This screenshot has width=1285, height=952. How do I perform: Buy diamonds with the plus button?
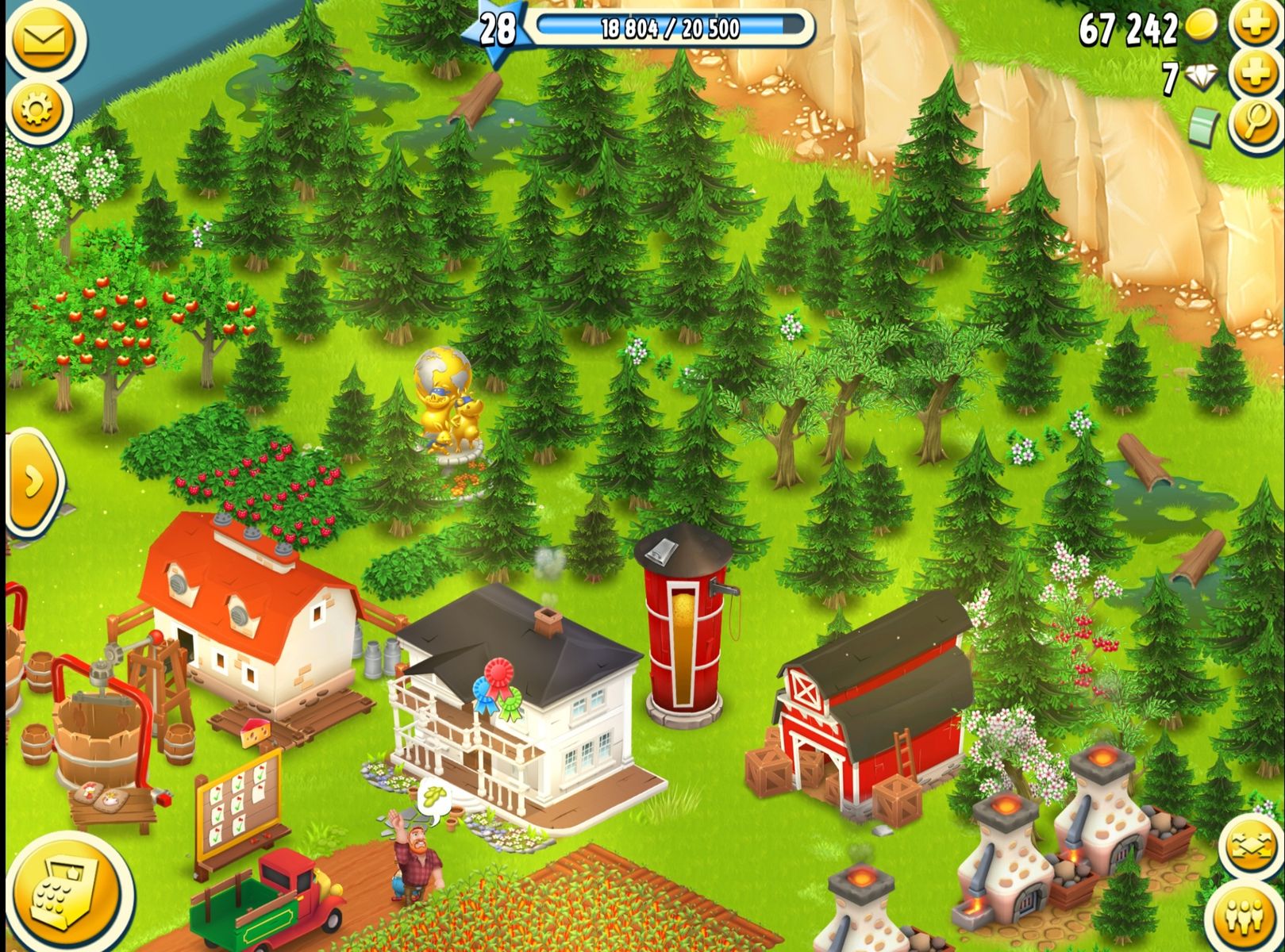1255,74
